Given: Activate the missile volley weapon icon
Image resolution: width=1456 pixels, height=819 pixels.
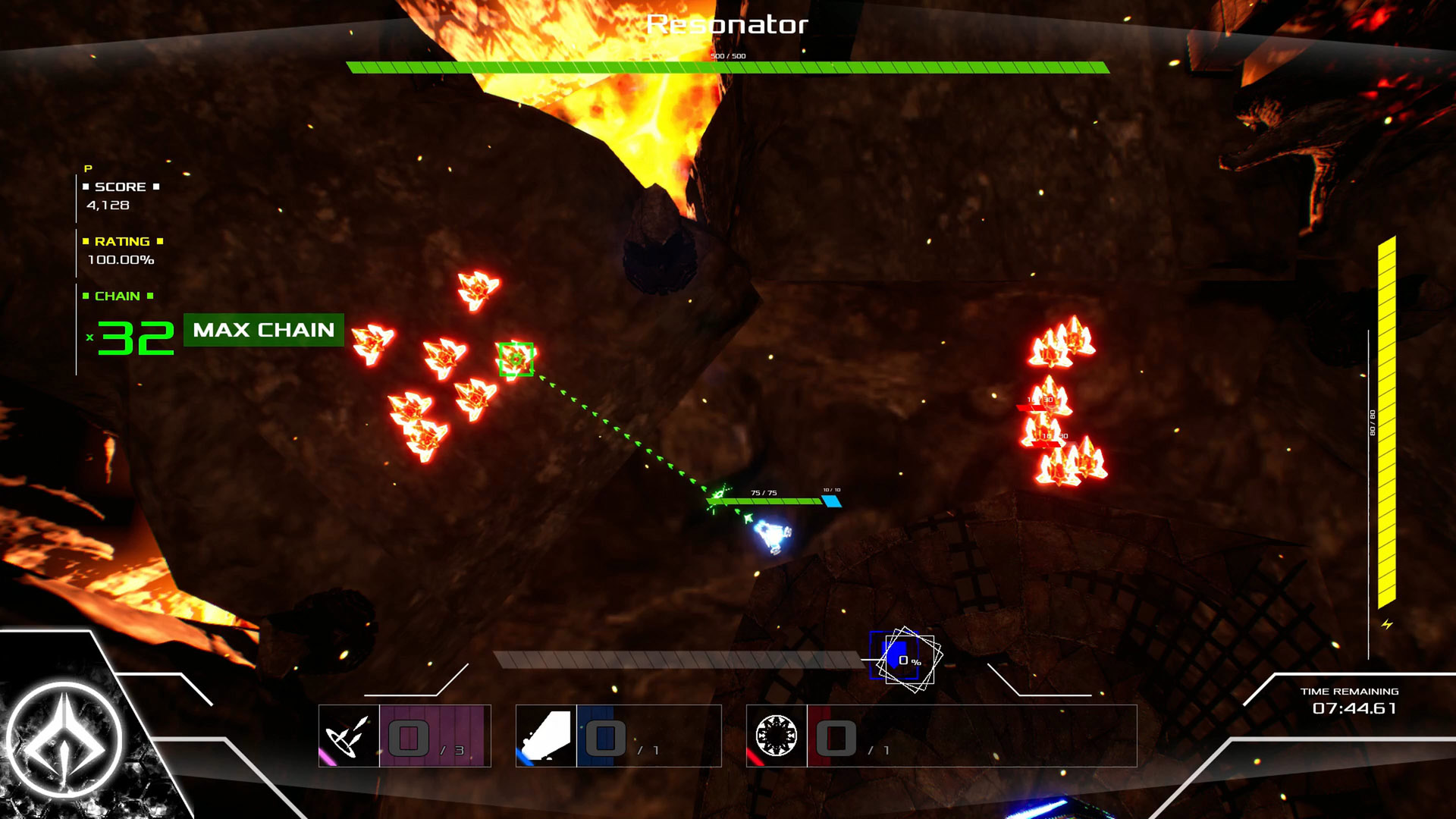Looking at the screenshot, I should pyautogui.click(x=349, y=736).
